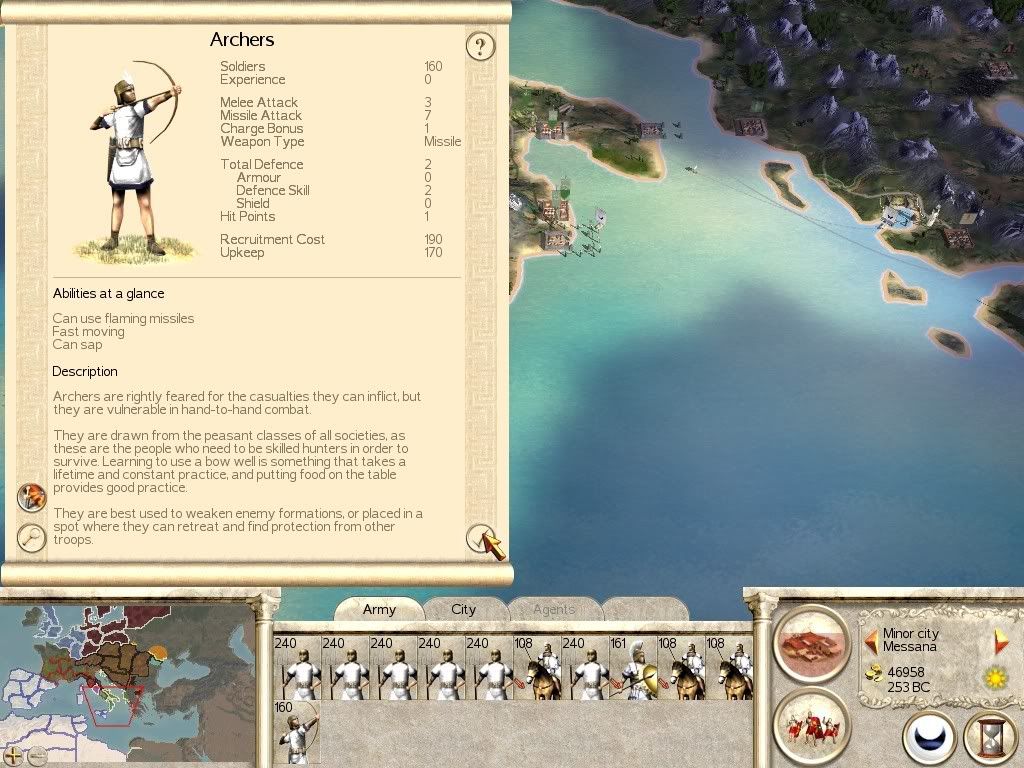Go to the next settlement with the right arrow
This screenshot has width=1024, height=768.
point(1001,641)
